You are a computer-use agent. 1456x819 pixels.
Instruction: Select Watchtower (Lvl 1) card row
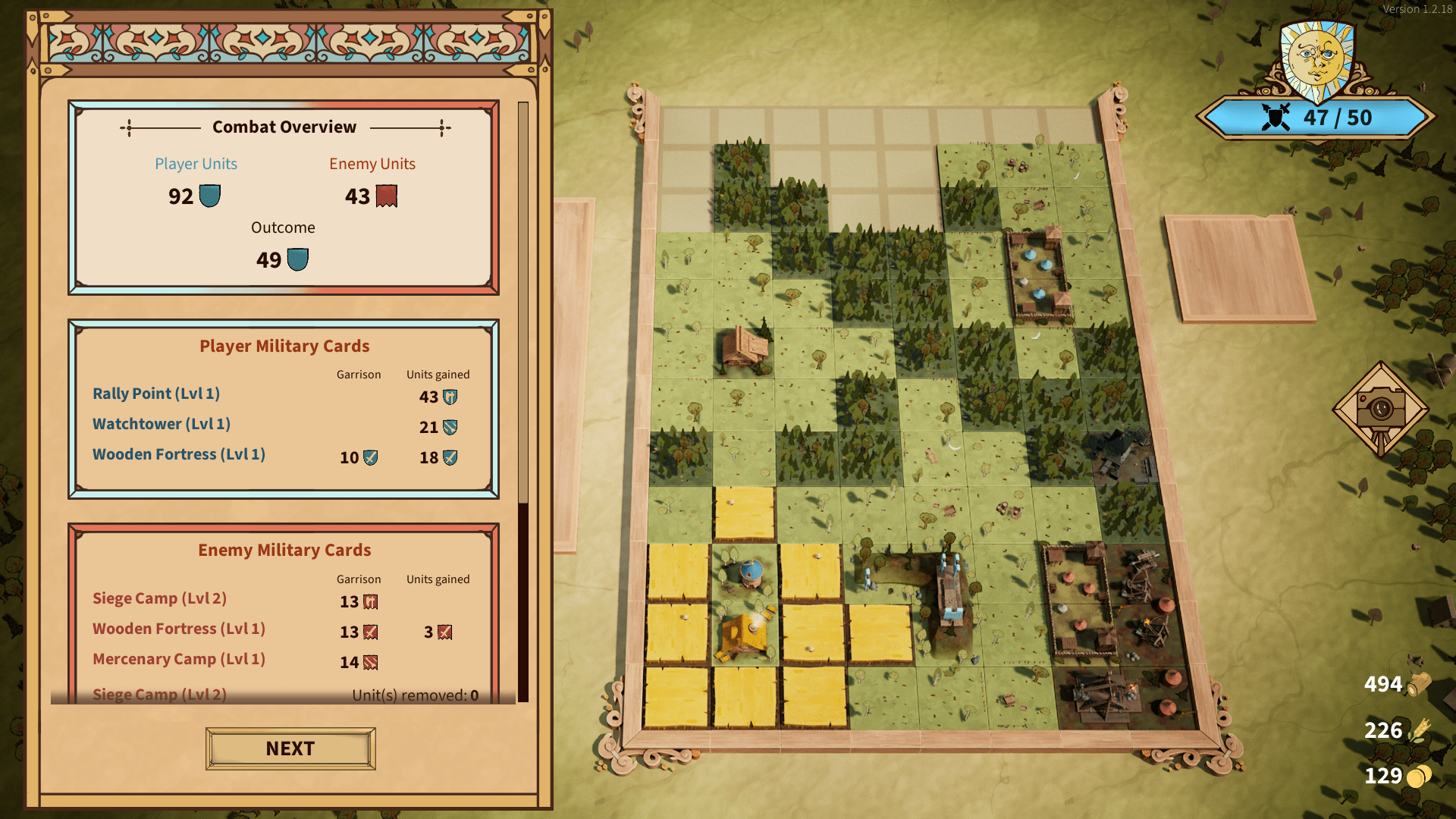(x=162, y=424)
